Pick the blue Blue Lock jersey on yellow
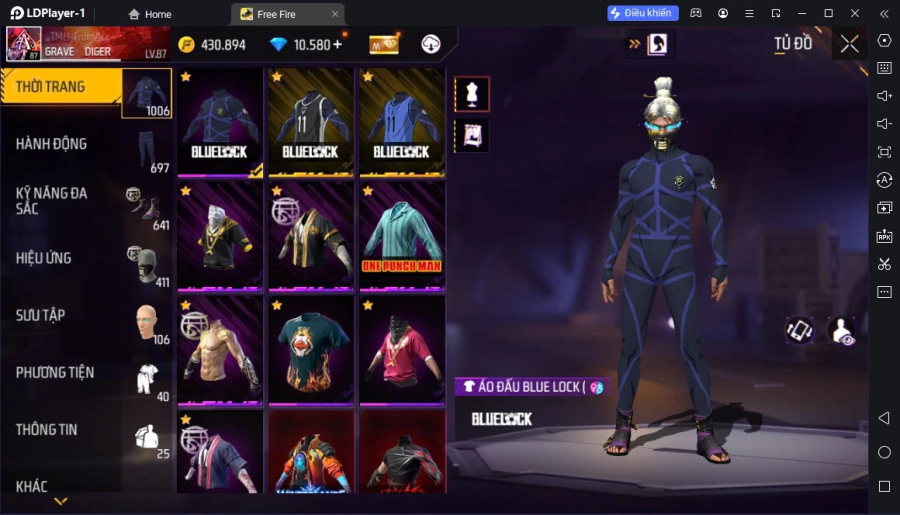900x515 pixels. point(402,122)
